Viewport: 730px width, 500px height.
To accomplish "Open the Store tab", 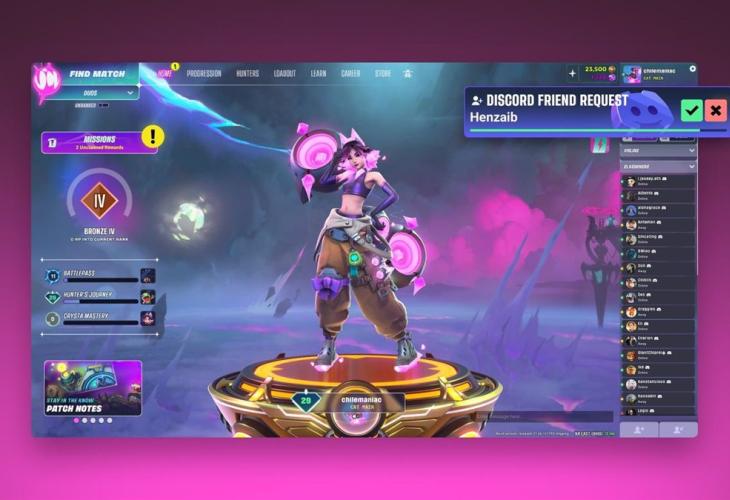I will 382,74.
